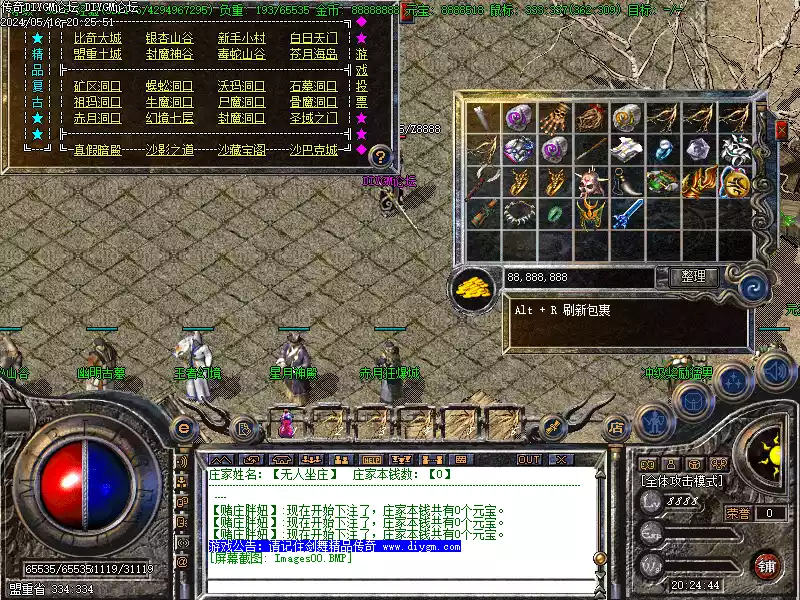
Task: Toggle the speaker sound icon
Action: [x=775, y=373]
